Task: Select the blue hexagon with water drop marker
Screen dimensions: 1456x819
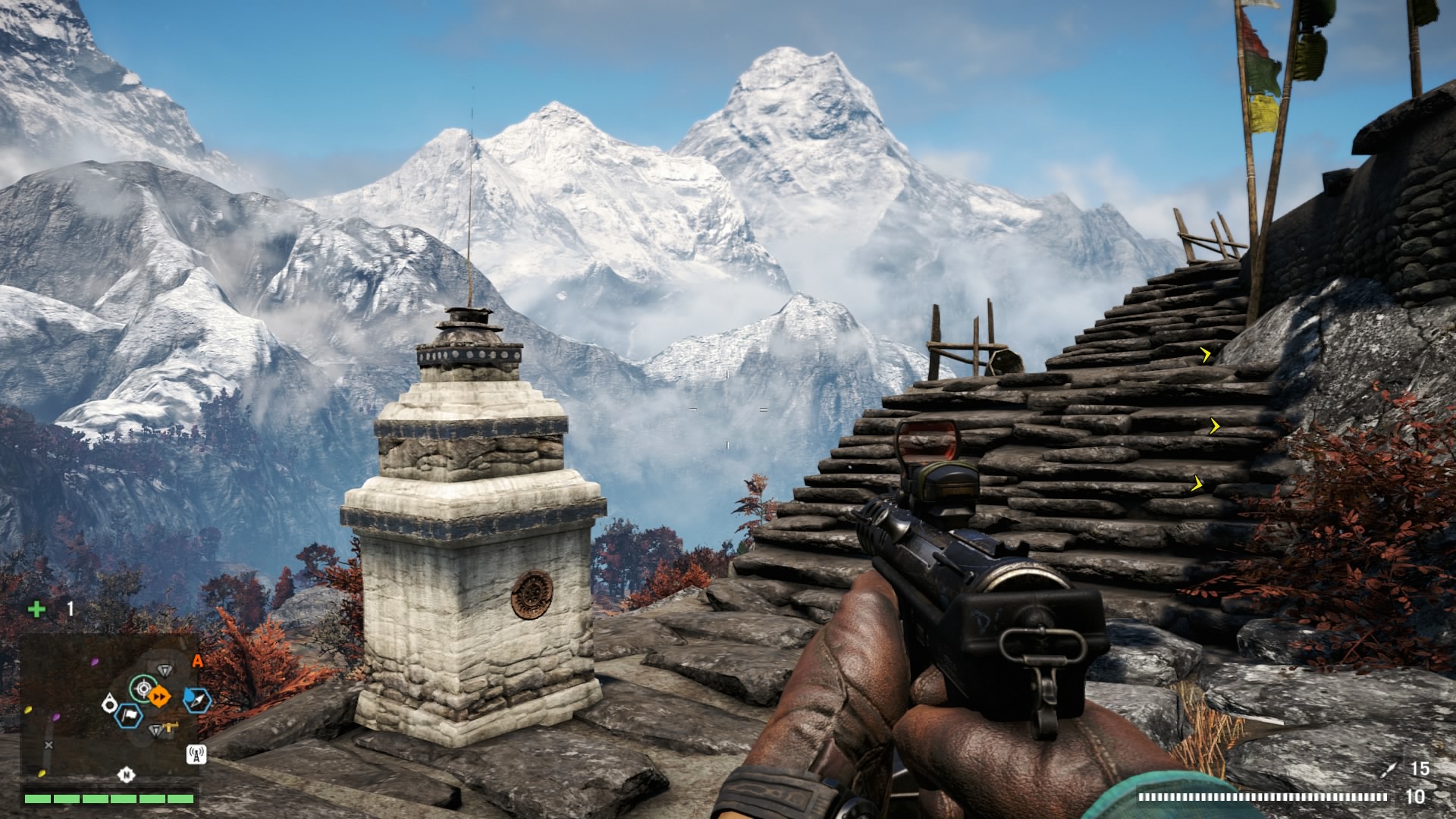Action: [x=199, y=700]
